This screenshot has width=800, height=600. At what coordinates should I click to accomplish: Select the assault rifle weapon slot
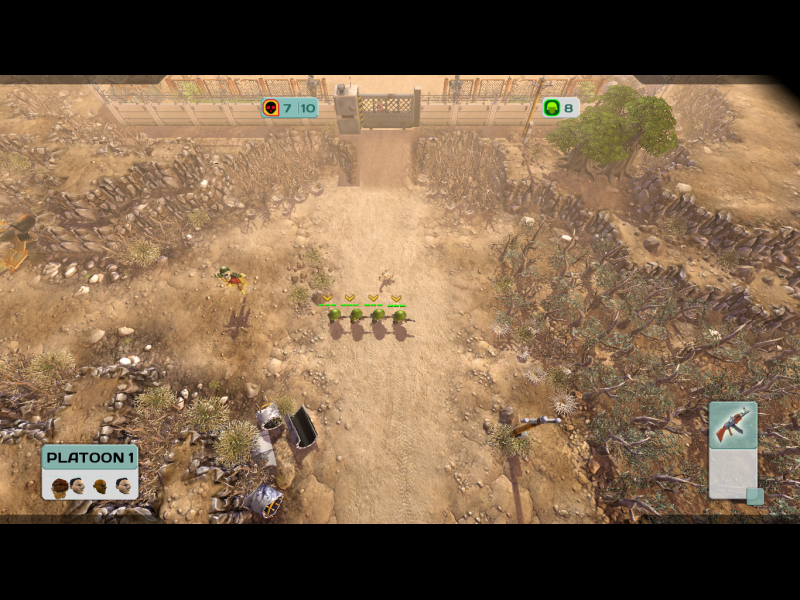coord(732,425)
